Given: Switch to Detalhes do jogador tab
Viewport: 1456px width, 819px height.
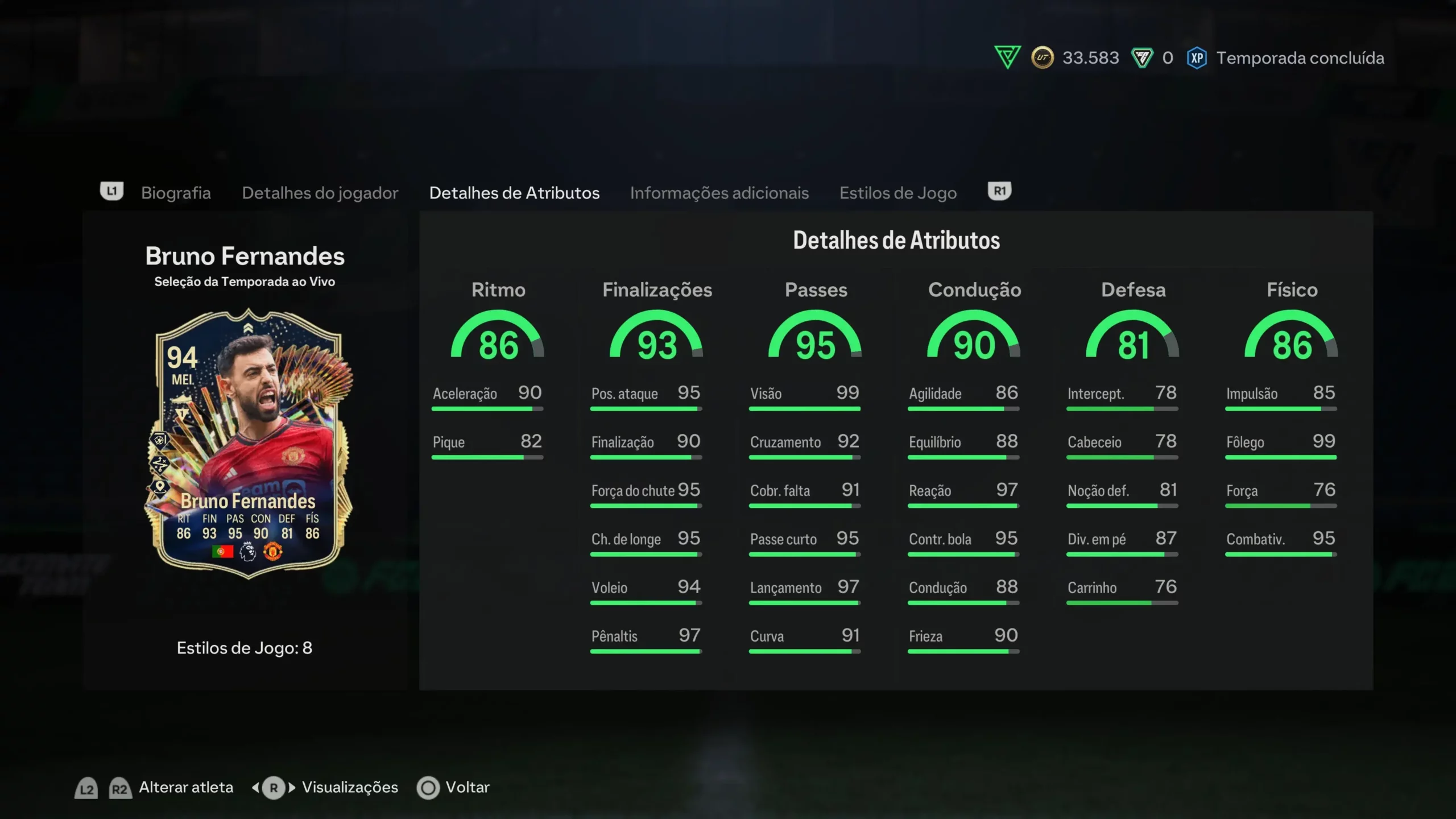Looking at the screenshot, I should tap(320, 193).
